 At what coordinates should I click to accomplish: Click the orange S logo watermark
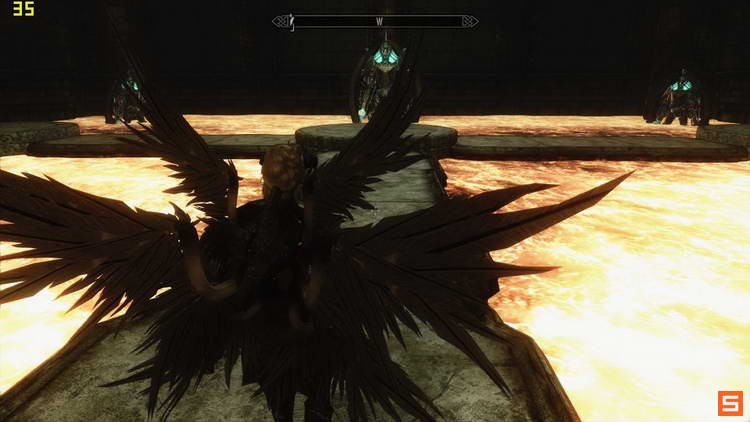pos(729,403)
